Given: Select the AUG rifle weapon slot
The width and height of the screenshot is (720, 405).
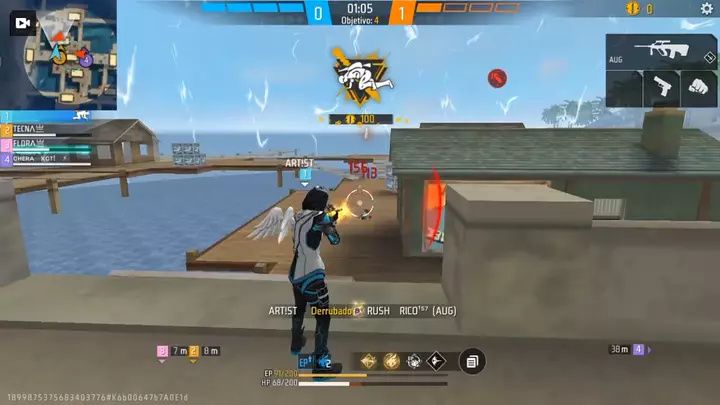Looking at the screenshot, I should pos(659,50).
